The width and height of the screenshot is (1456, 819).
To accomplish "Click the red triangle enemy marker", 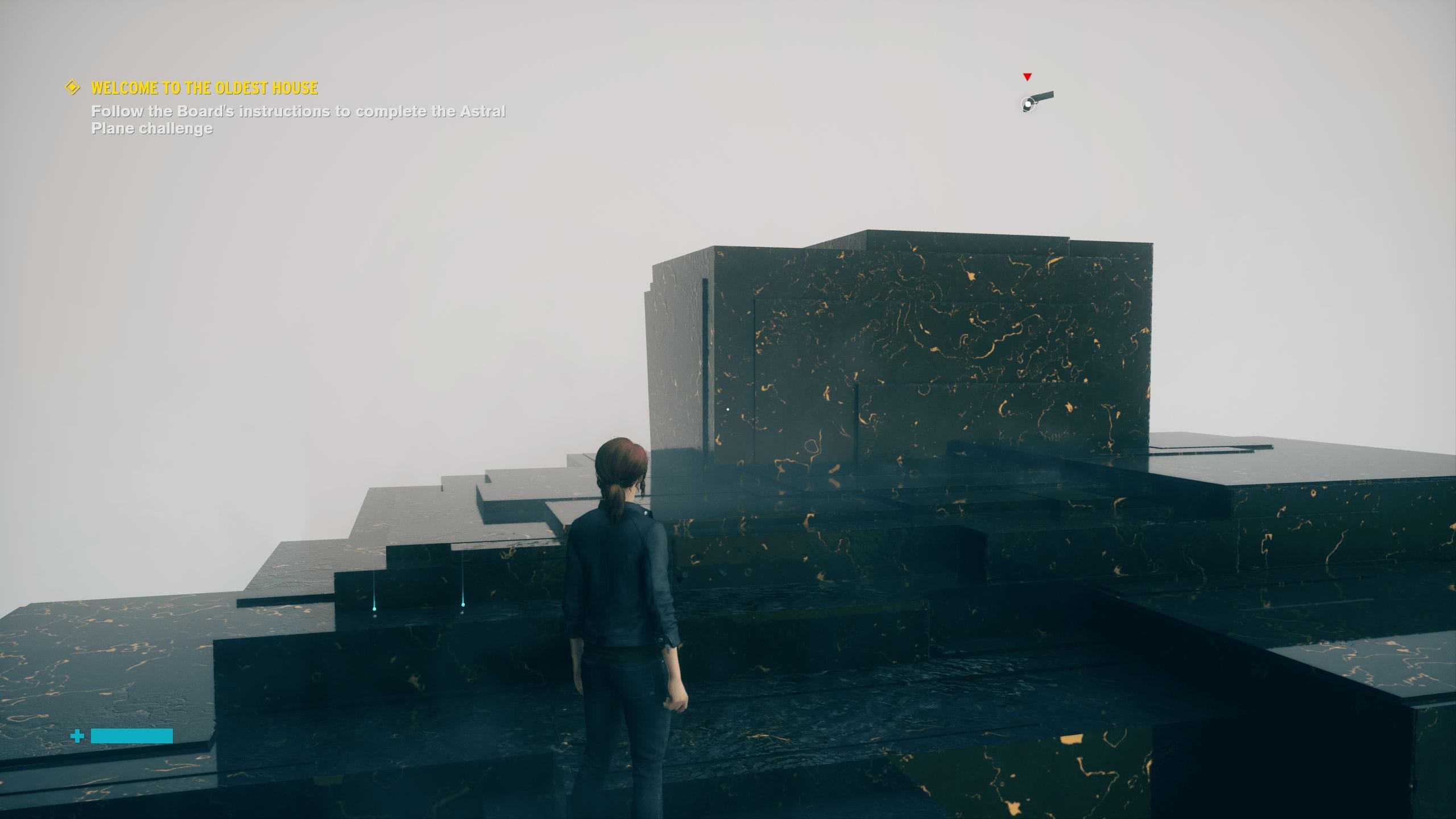I will 1027,77.
